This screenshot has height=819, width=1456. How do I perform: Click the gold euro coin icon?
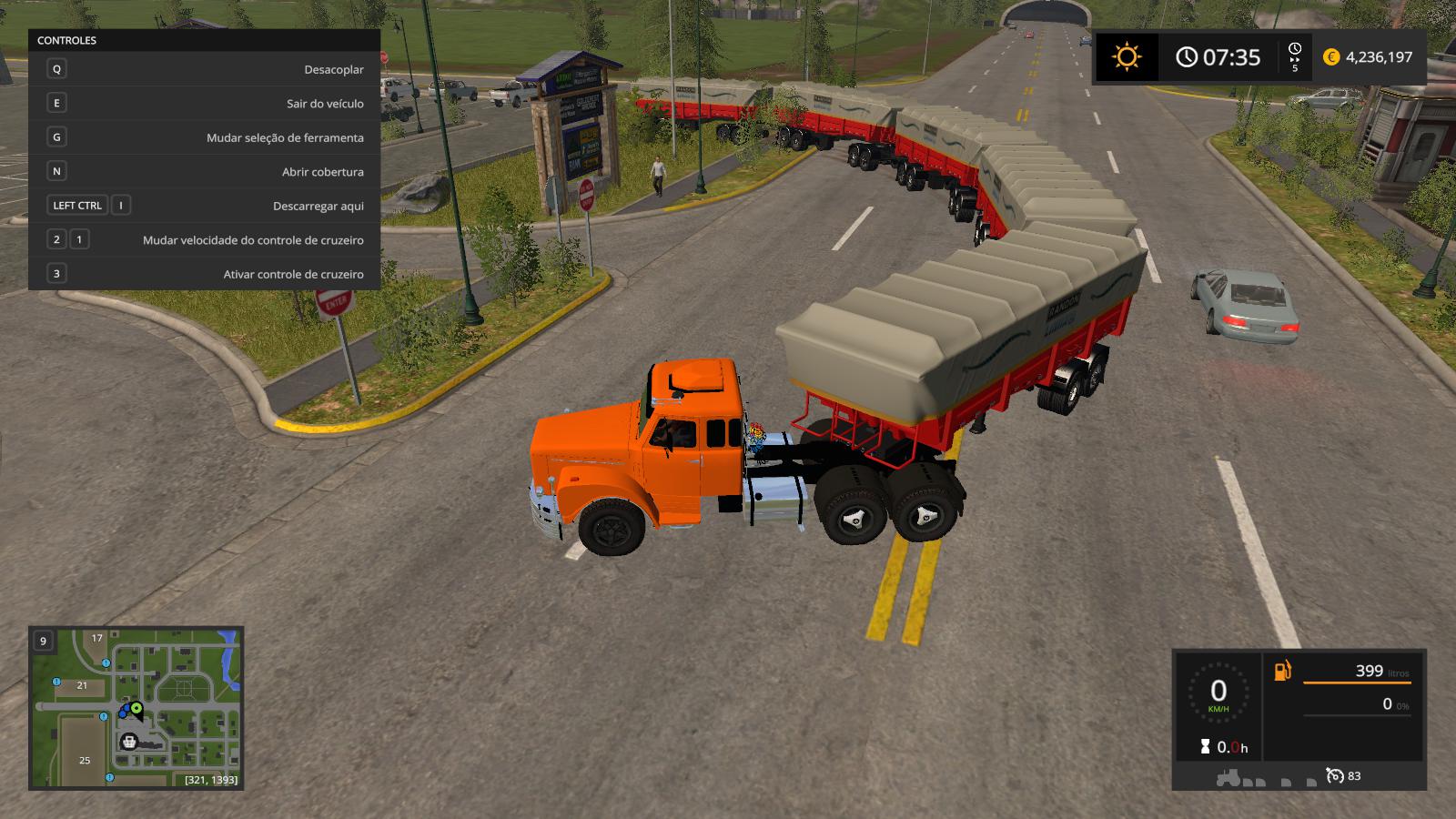tap(1331, 57)
